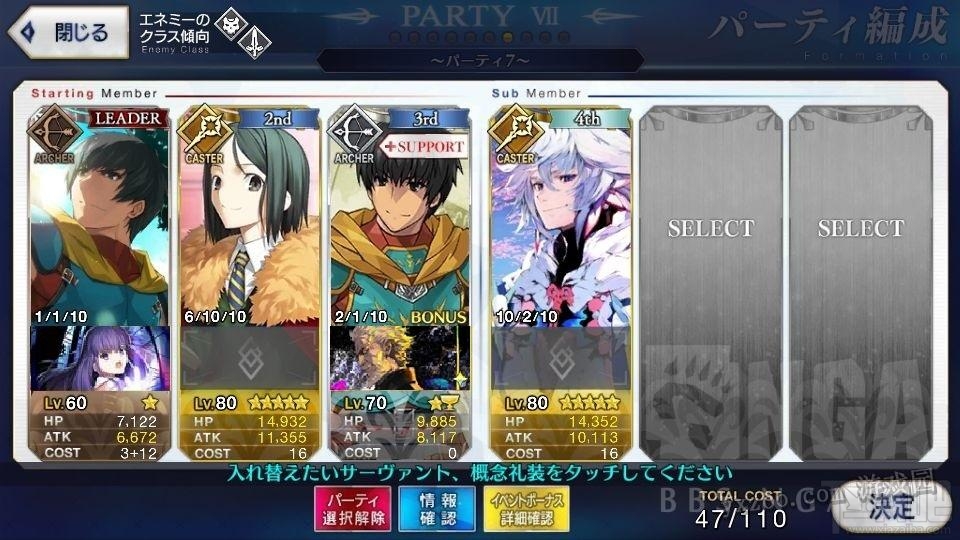Open the Leader's purple-haired girl craft essence

click(x=100, y=359)
